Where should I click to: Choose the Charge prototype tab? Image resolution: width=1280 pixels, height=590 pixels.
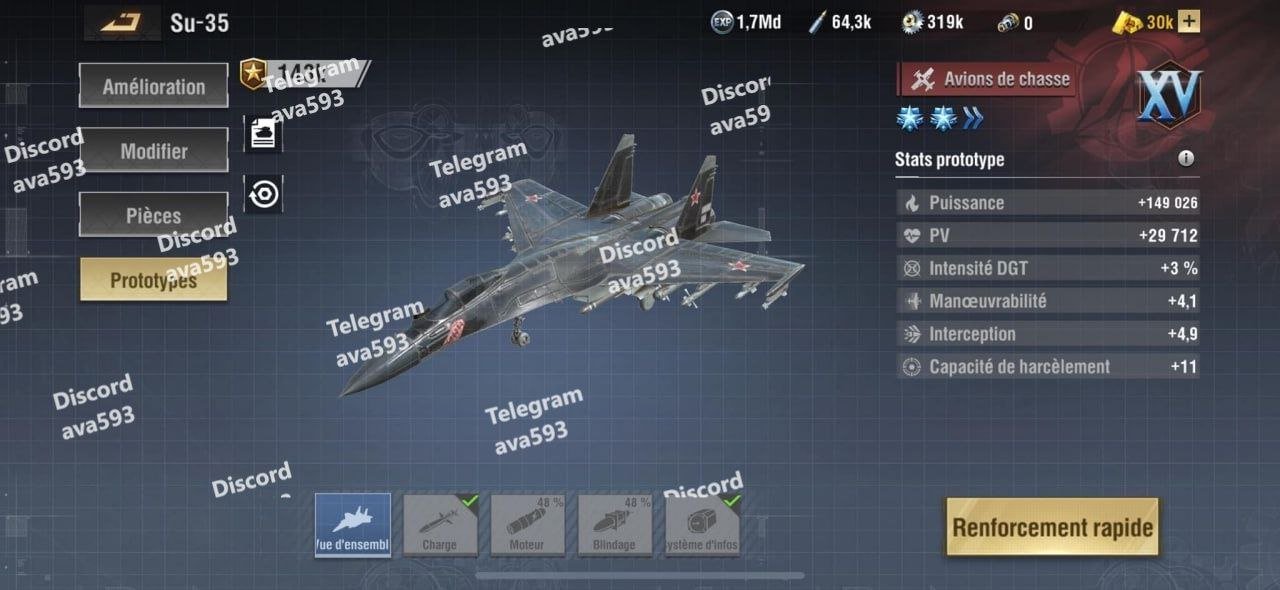pos(440,525)
